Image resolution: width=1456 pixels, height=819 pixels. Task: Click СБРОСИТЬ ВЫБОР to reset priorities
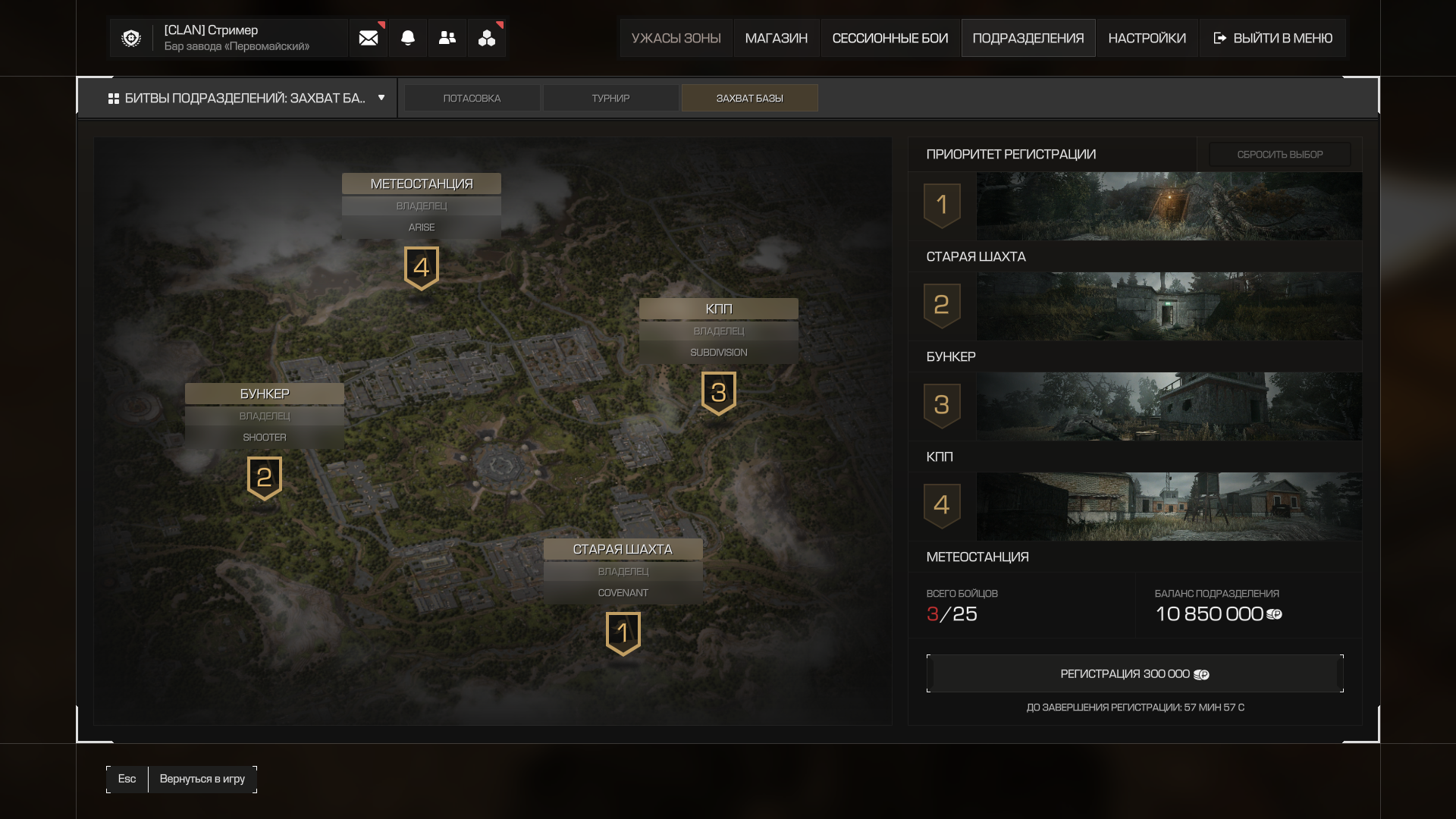(x=1279, y=155)
